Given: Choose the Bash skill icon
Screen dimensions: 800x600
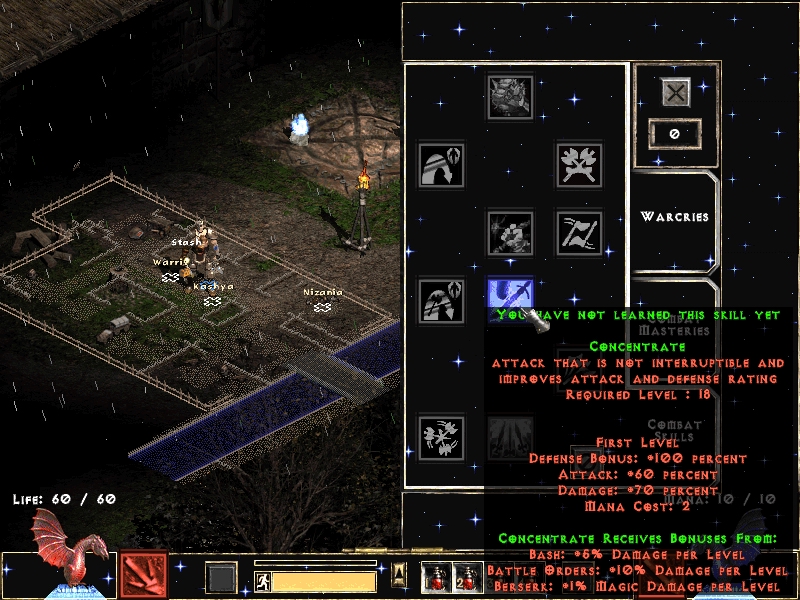Looking at the screenshot, I should point(510,97).
